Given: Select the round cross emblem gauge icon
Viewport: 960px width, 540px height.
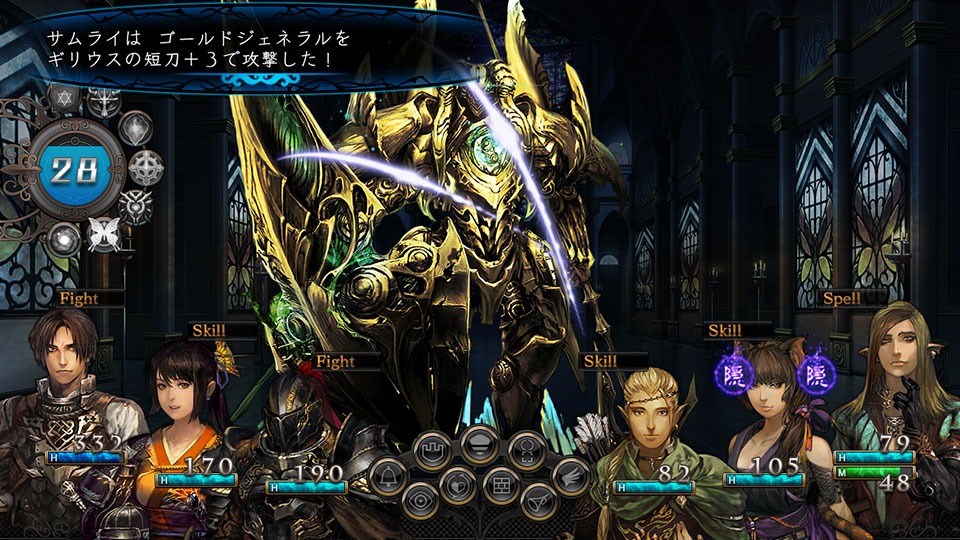Looking at the screenshot, I should click(146, 167).
